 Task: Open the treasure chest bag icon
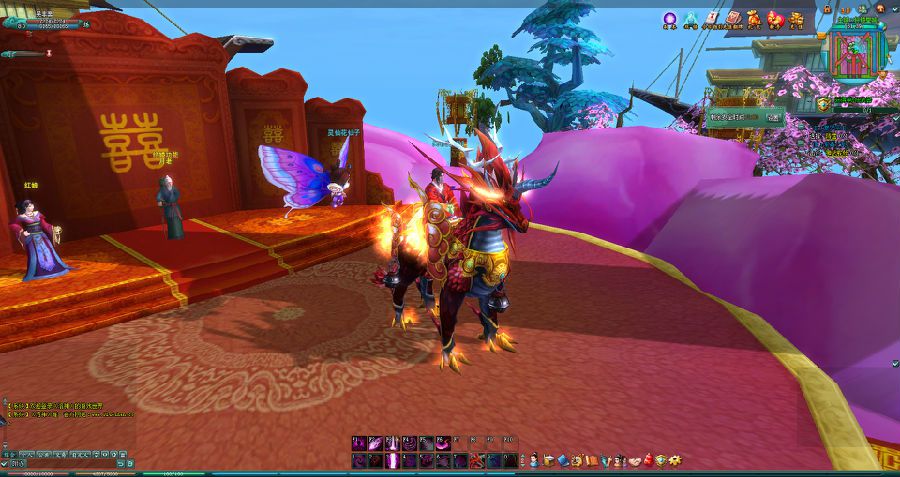pos(549,460)
